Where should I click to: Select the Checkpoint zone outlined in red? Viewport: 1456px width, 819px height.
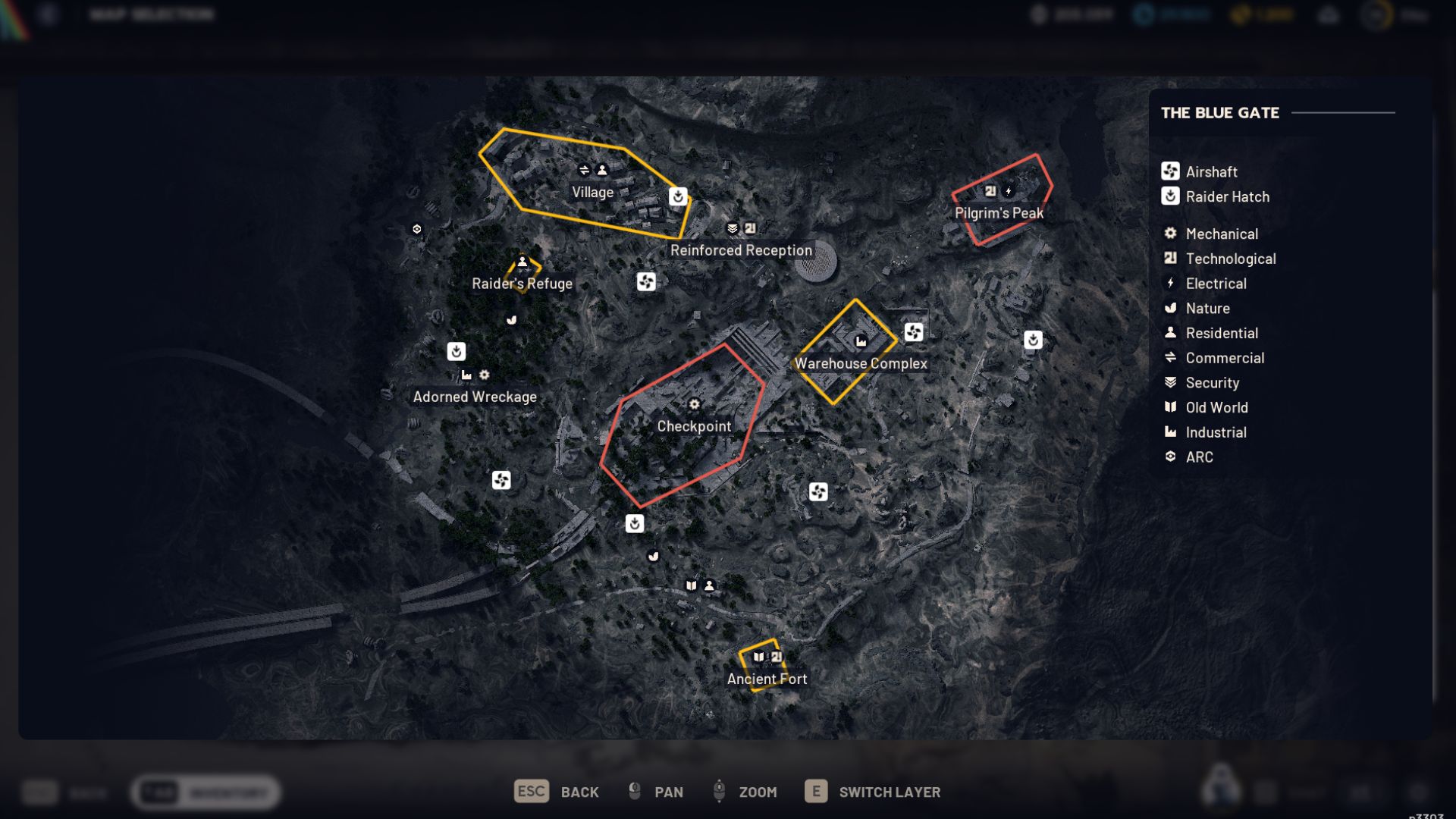point(694,426)
